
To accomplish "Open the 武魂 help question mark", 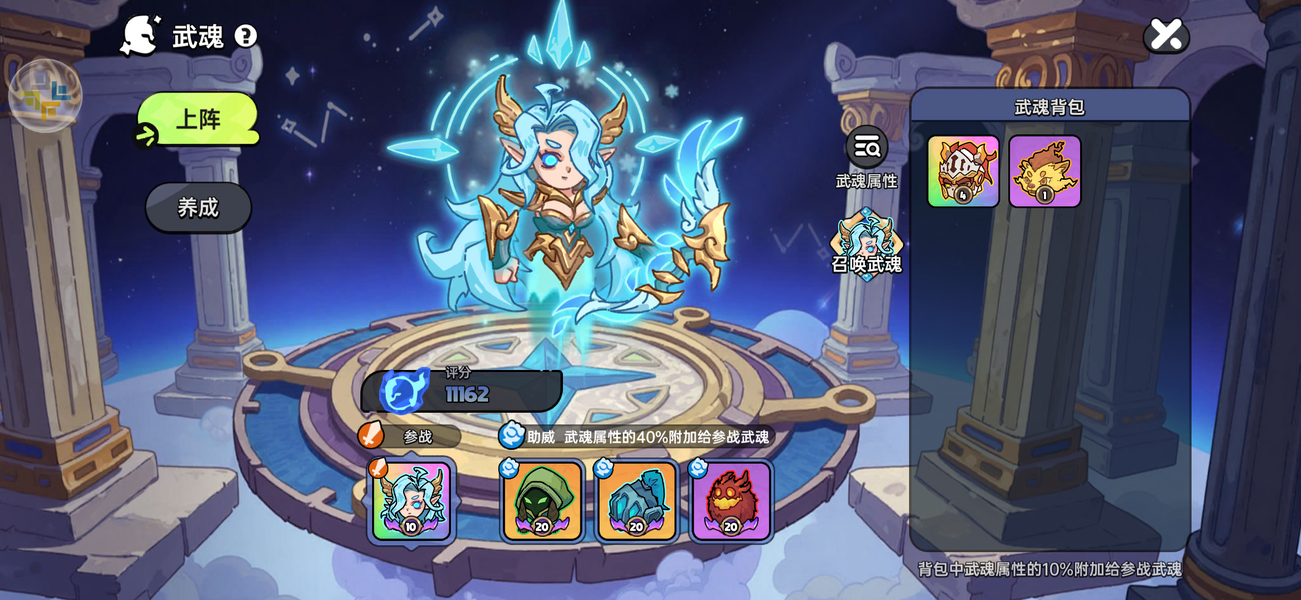I will [246, 37].
